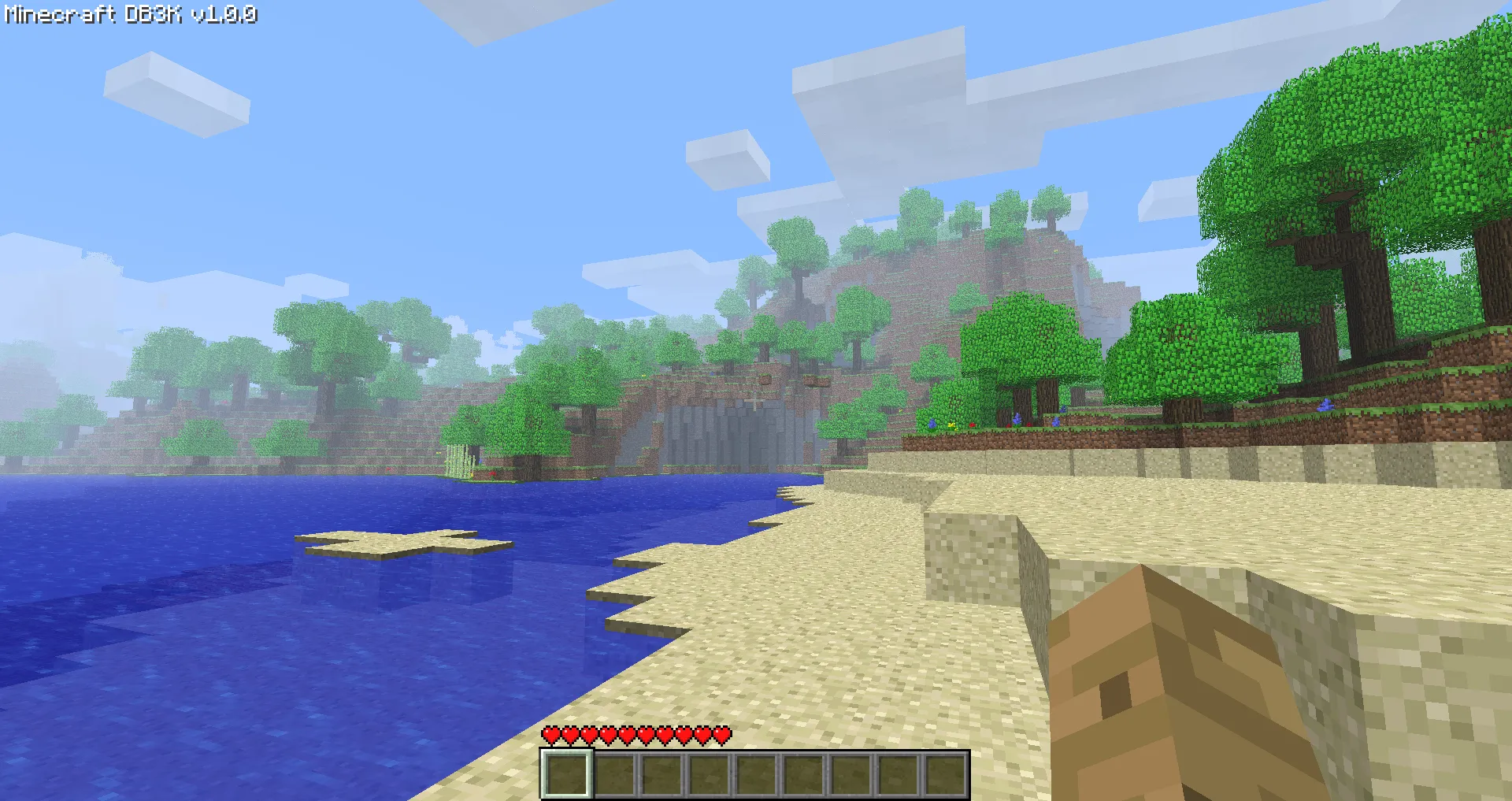Click the crosshair at screen center
Viewport: 1512px width, 801px height.
point(756,400)
